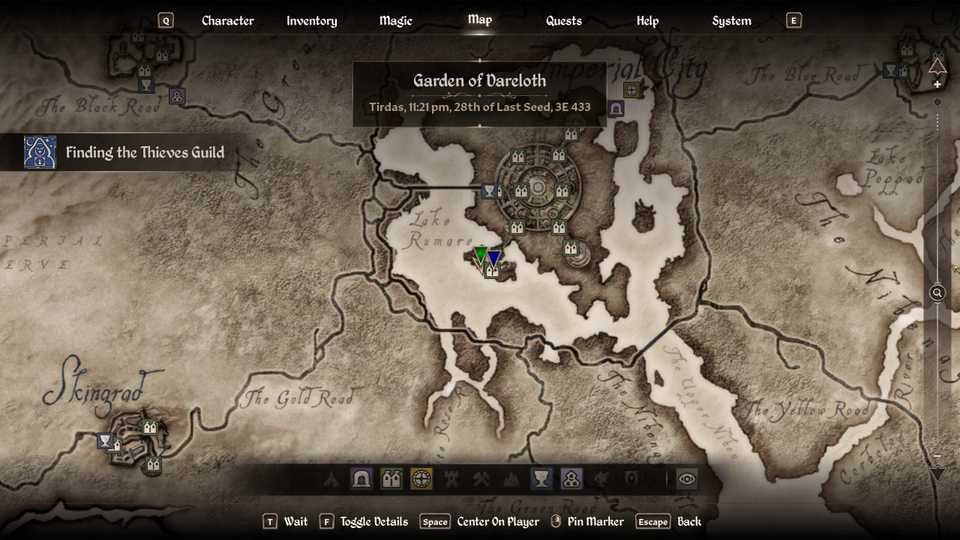Open the Magic tab
Screen dimensions: 960x540
[396, 21]
